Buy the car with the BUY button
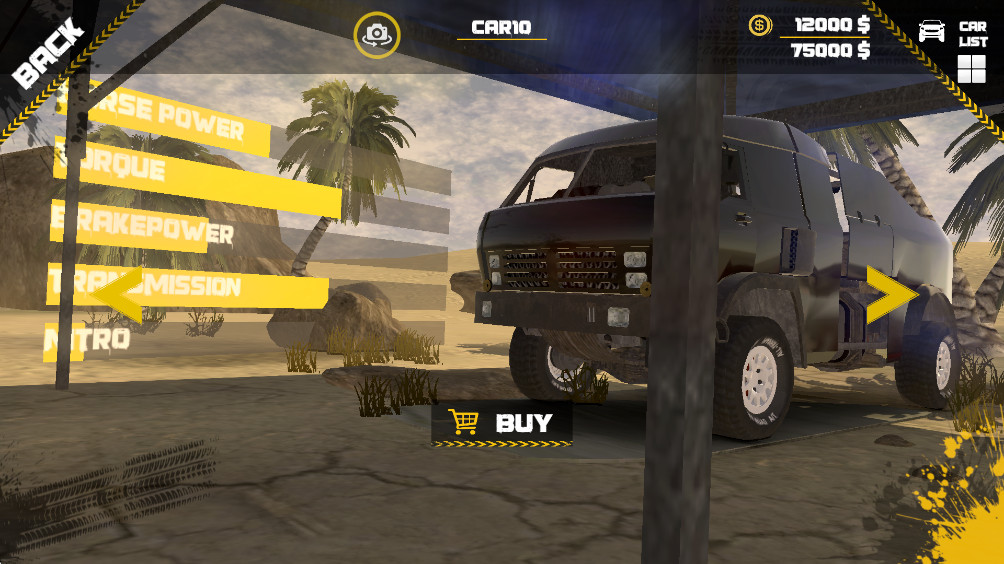 502,423
